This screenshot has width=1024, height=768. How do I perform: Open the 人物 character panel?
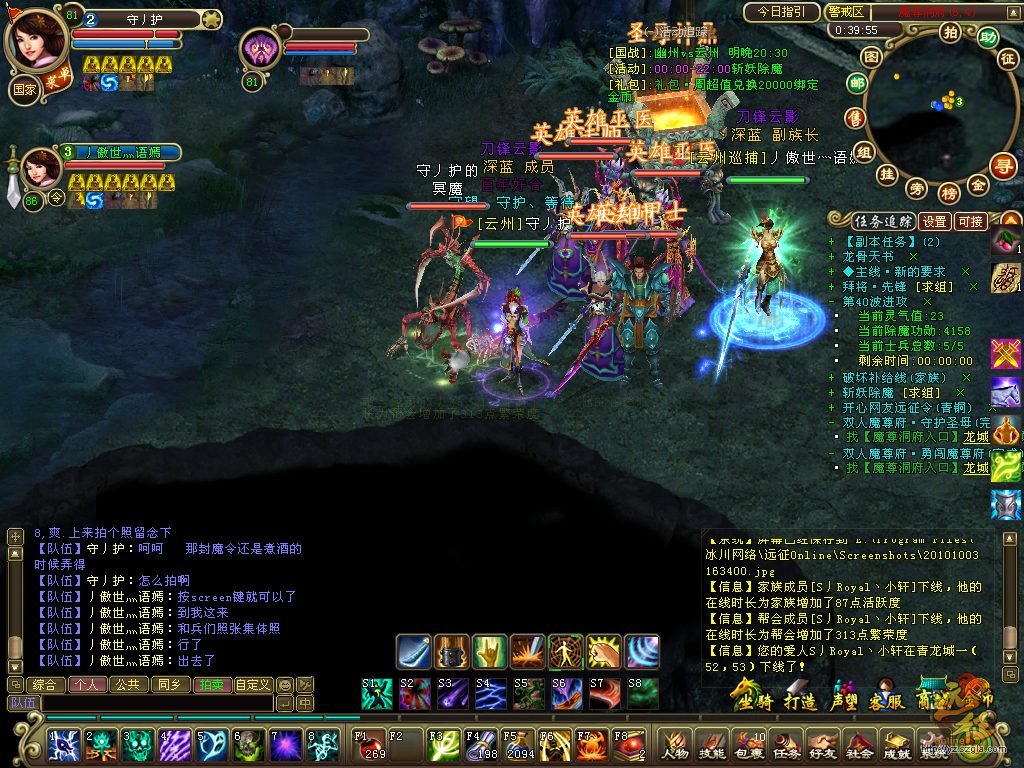tap(674, 745)
